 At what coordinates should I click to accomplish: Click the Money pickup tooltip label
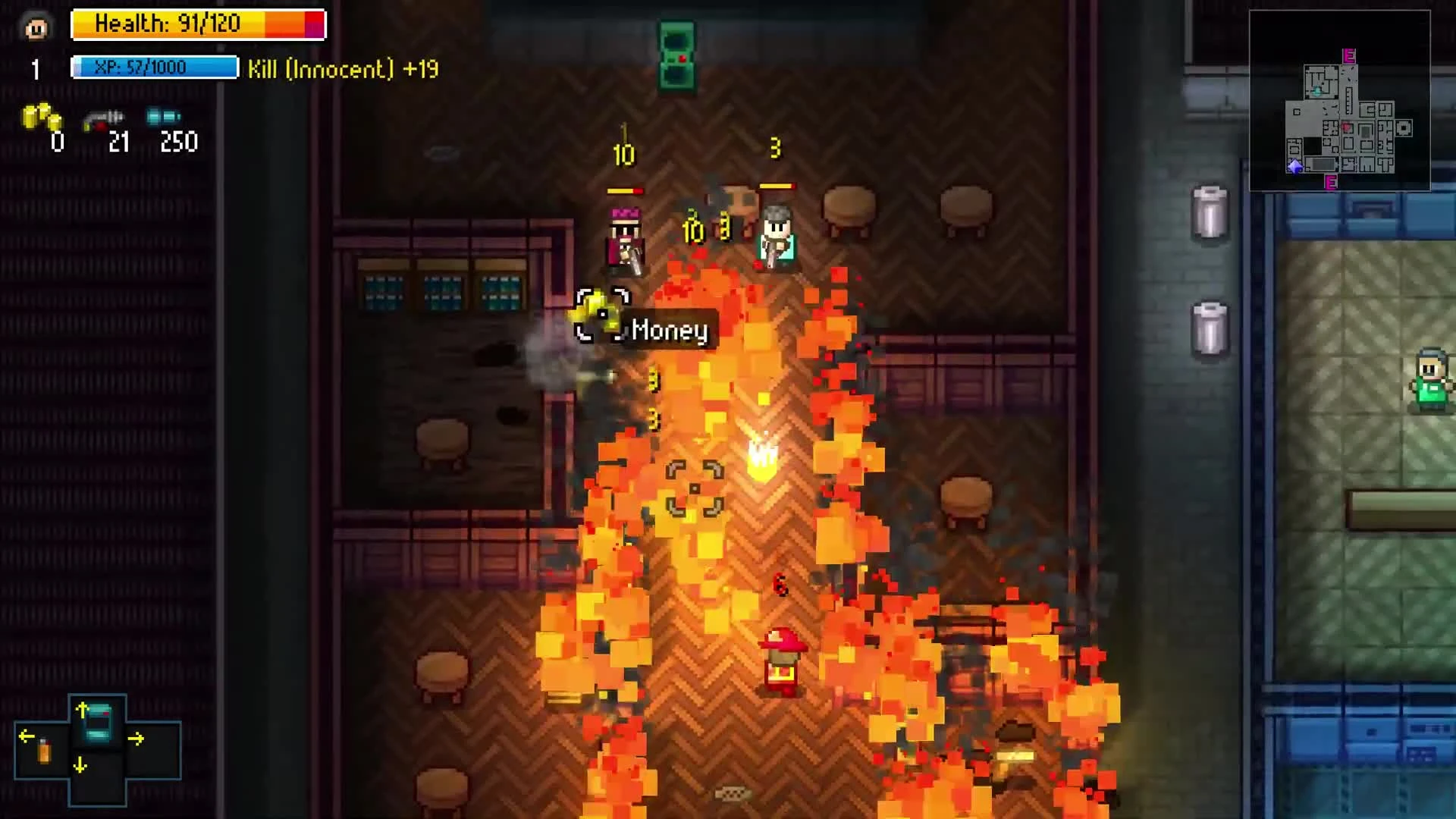point(670,331)
